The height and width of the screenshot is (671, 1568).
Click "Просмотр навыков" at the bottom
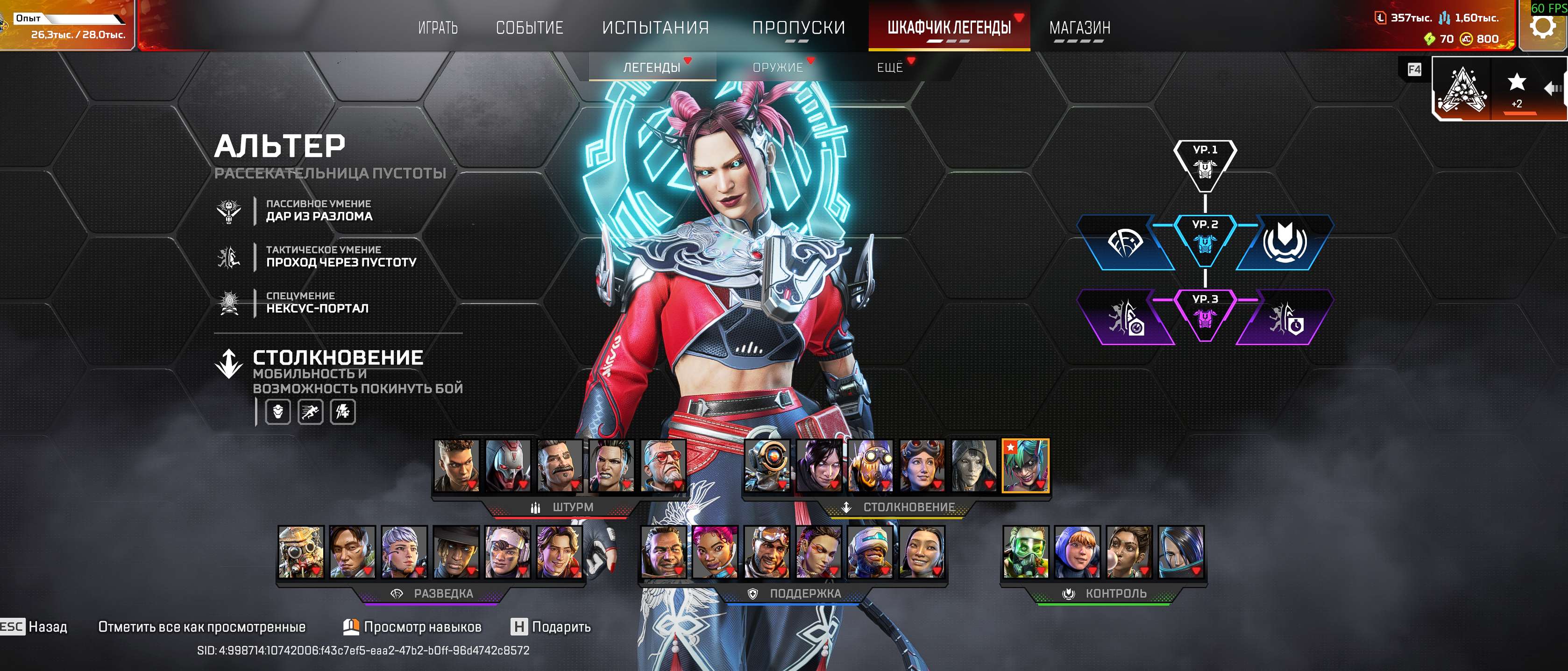coord(421,626)
